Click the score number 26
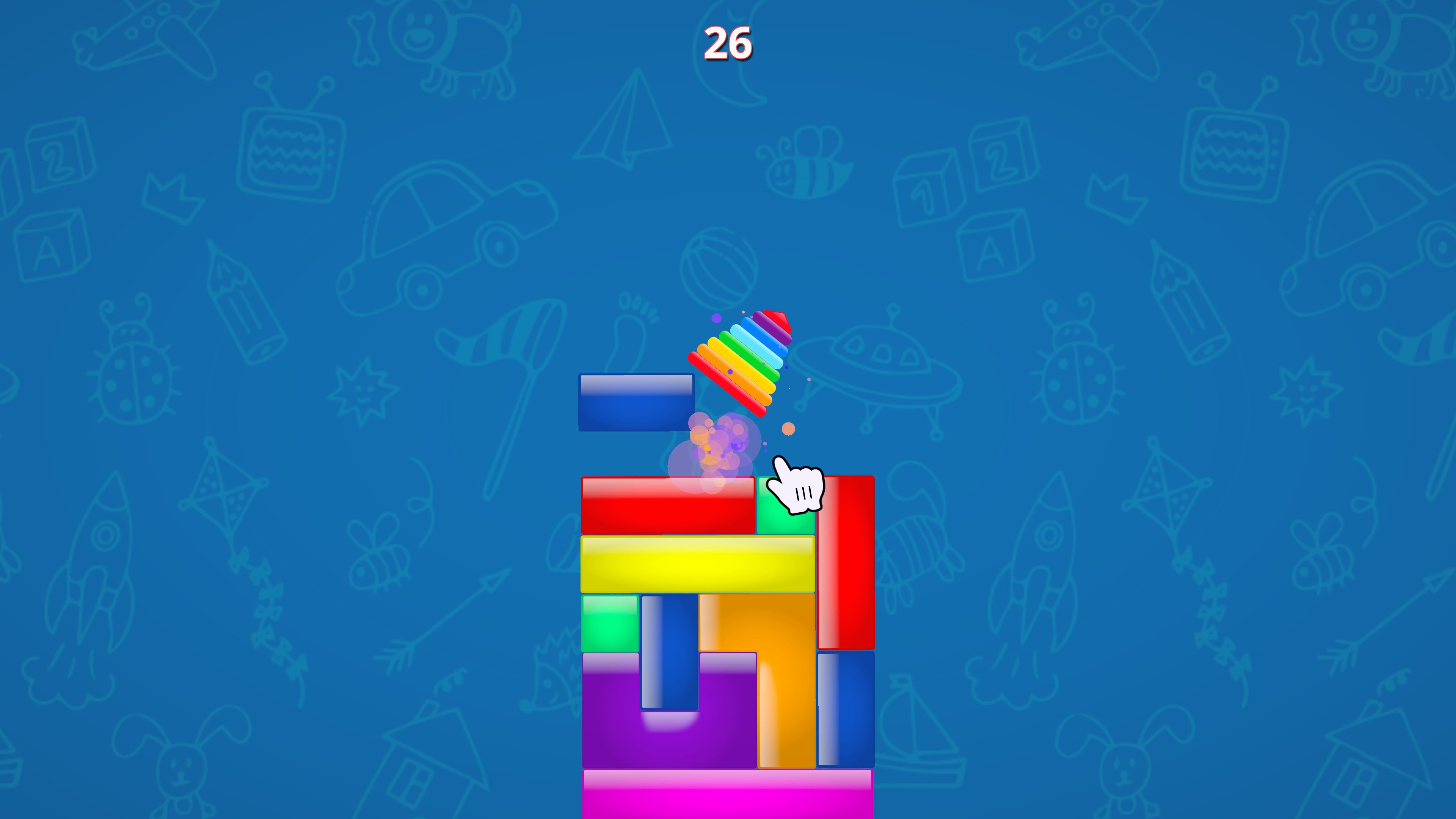The height and width of the screenshot is (819, 1456). (x=728, y=42)
